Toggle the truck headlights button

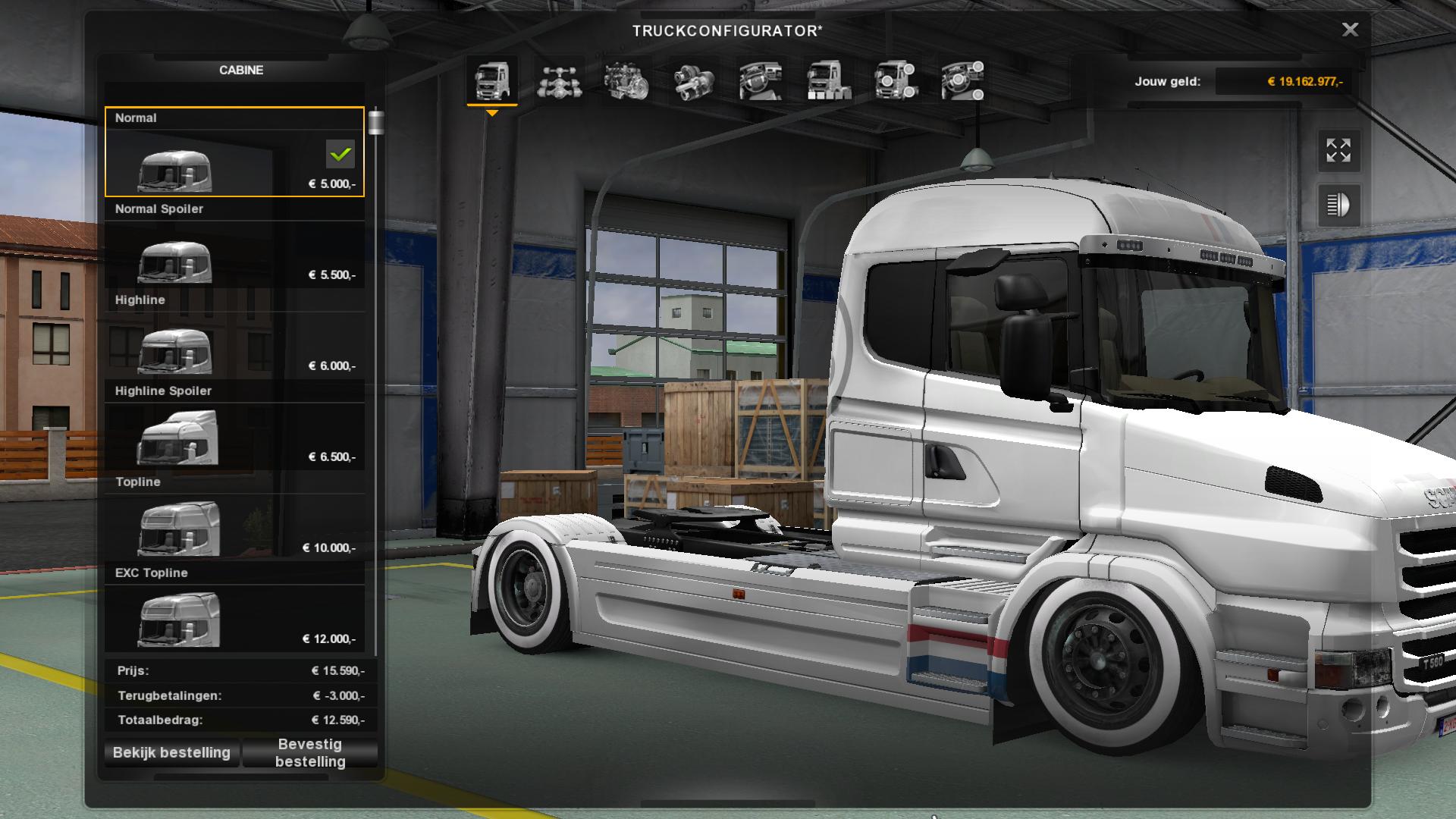[x=1338, y=205]
